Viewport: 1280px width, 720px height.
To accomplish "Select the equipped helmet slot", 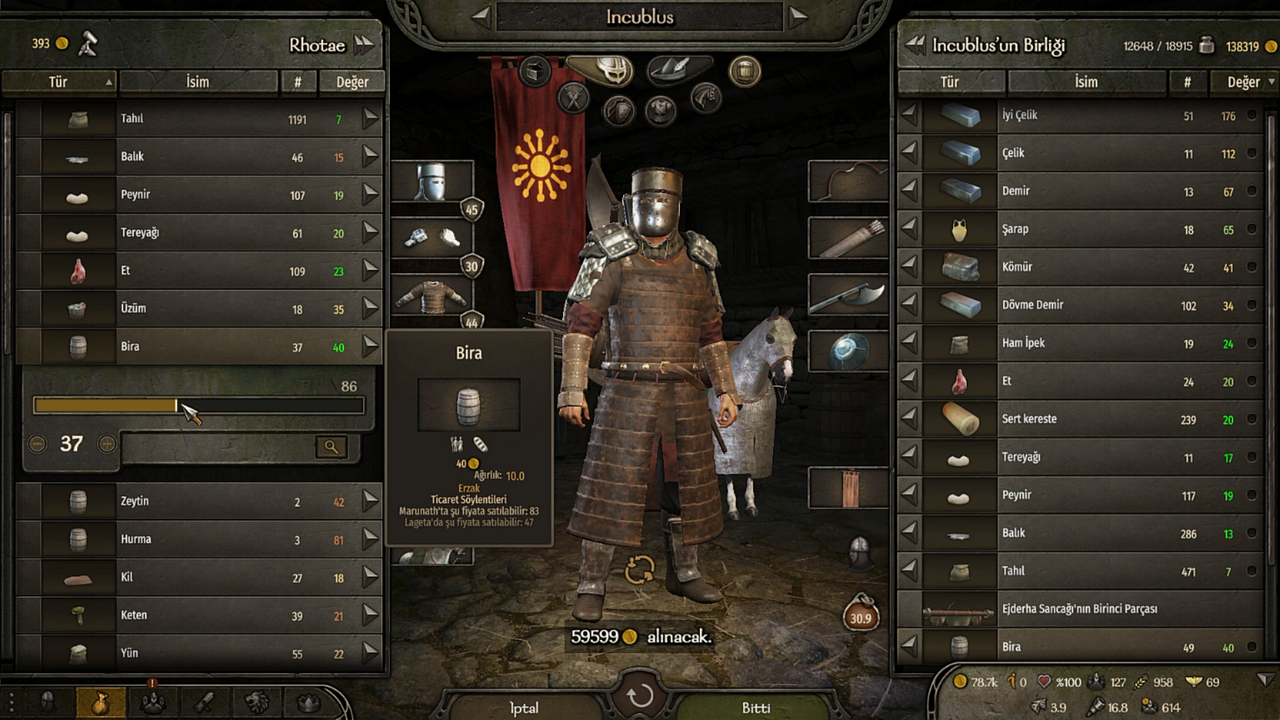I will pos(431,182).
